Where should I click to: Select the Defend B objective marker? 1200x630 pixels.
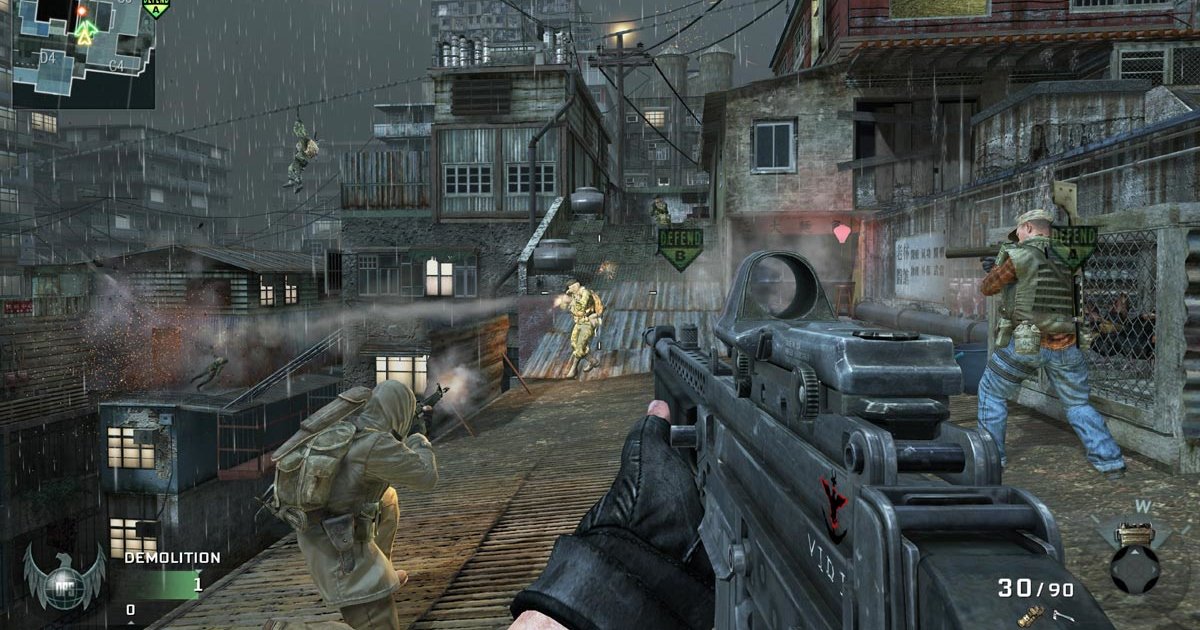[x=680, y=245]
